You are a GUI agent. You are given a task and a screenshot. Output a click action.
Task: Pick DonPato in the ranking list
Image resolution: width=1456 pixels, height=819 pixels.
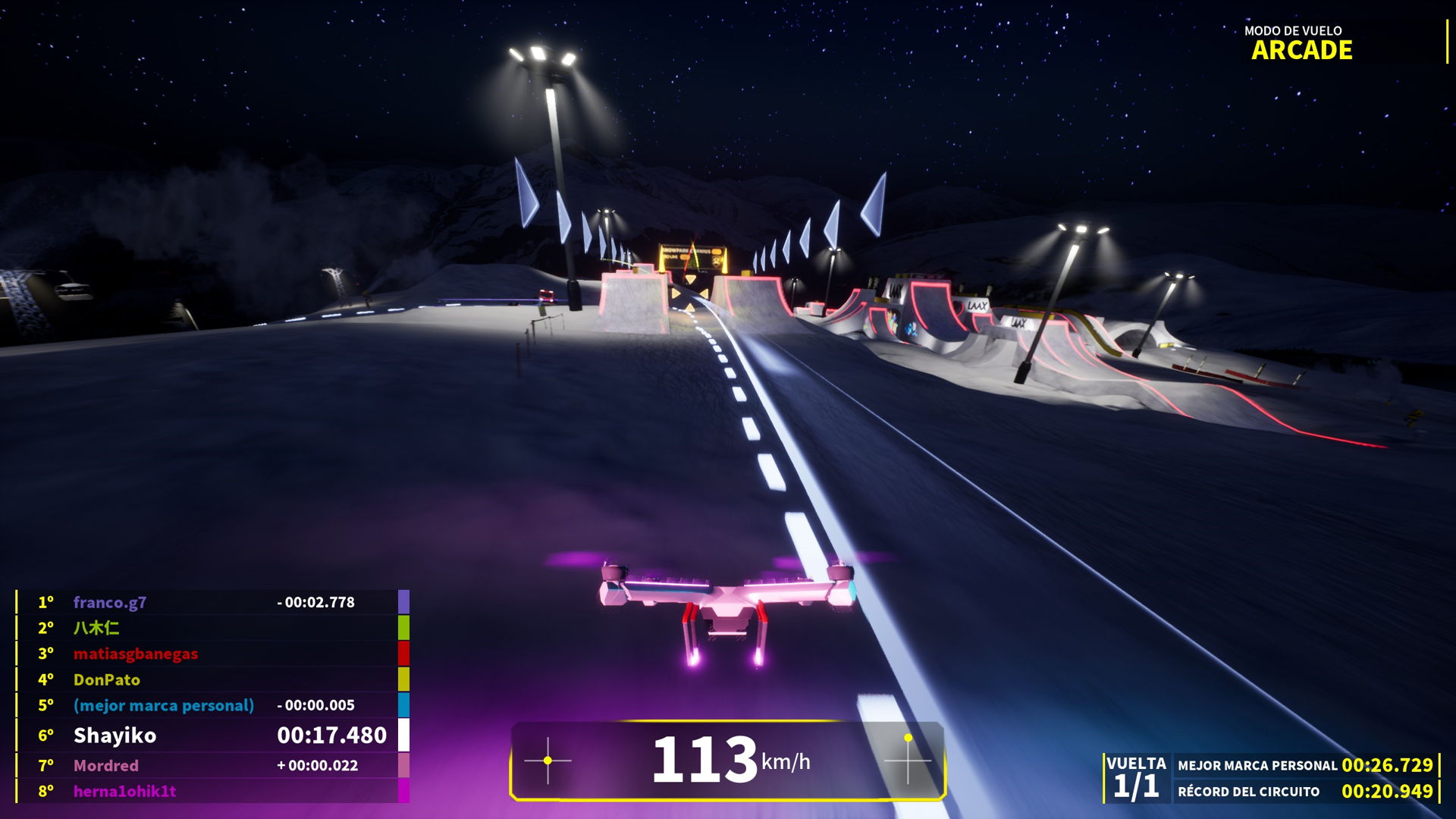tap(107, 679)
